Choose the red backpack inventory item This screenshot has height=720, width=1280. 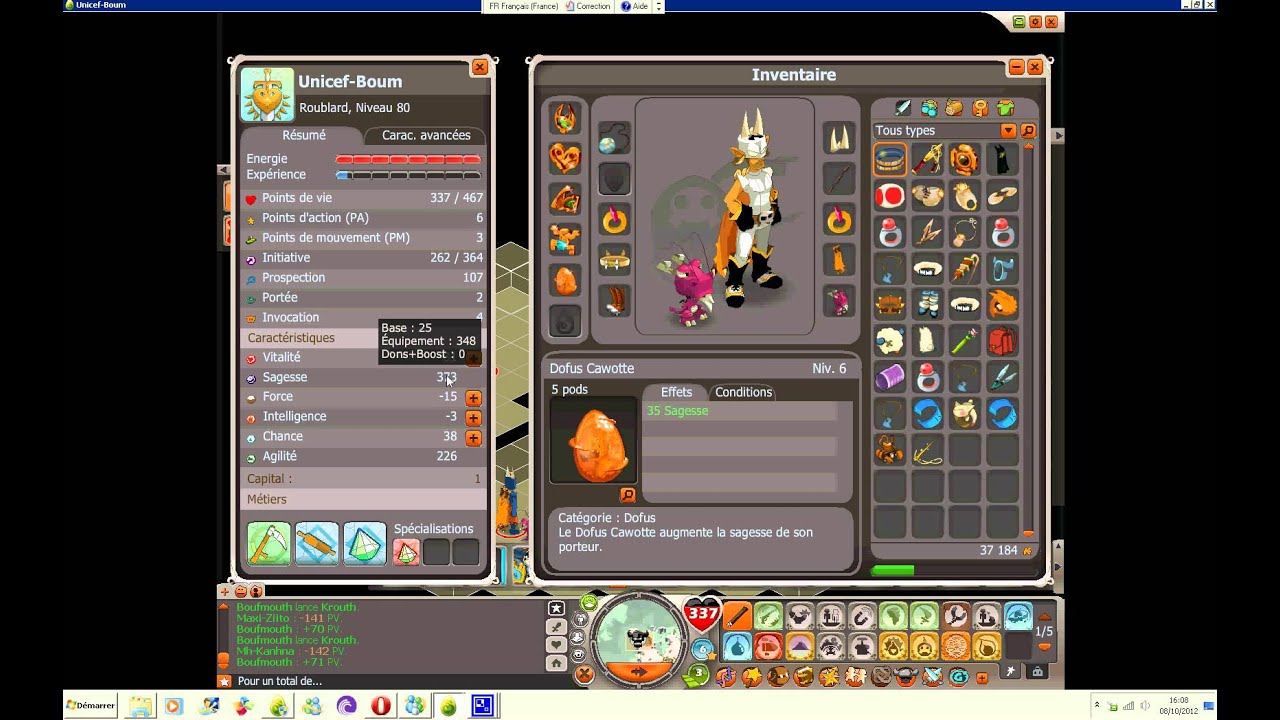1002,340
